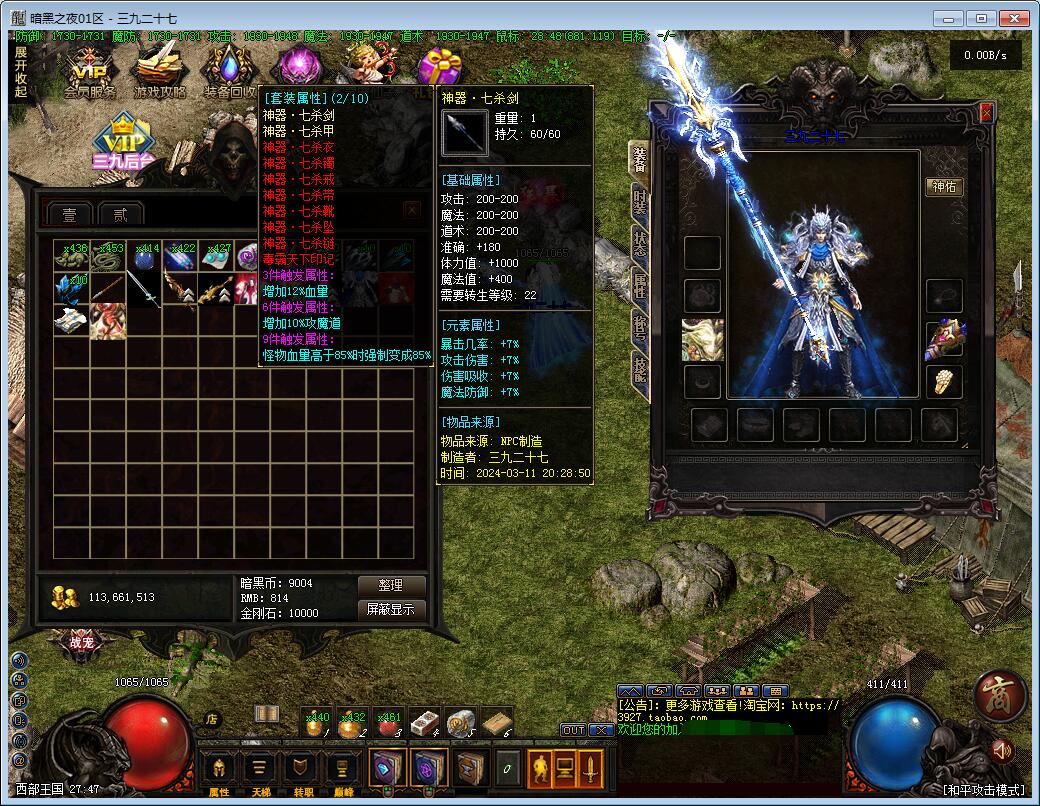Click the 整理 sort button
The width and height of the screenshot is (1040, 806).
click(x=391, y=585)
